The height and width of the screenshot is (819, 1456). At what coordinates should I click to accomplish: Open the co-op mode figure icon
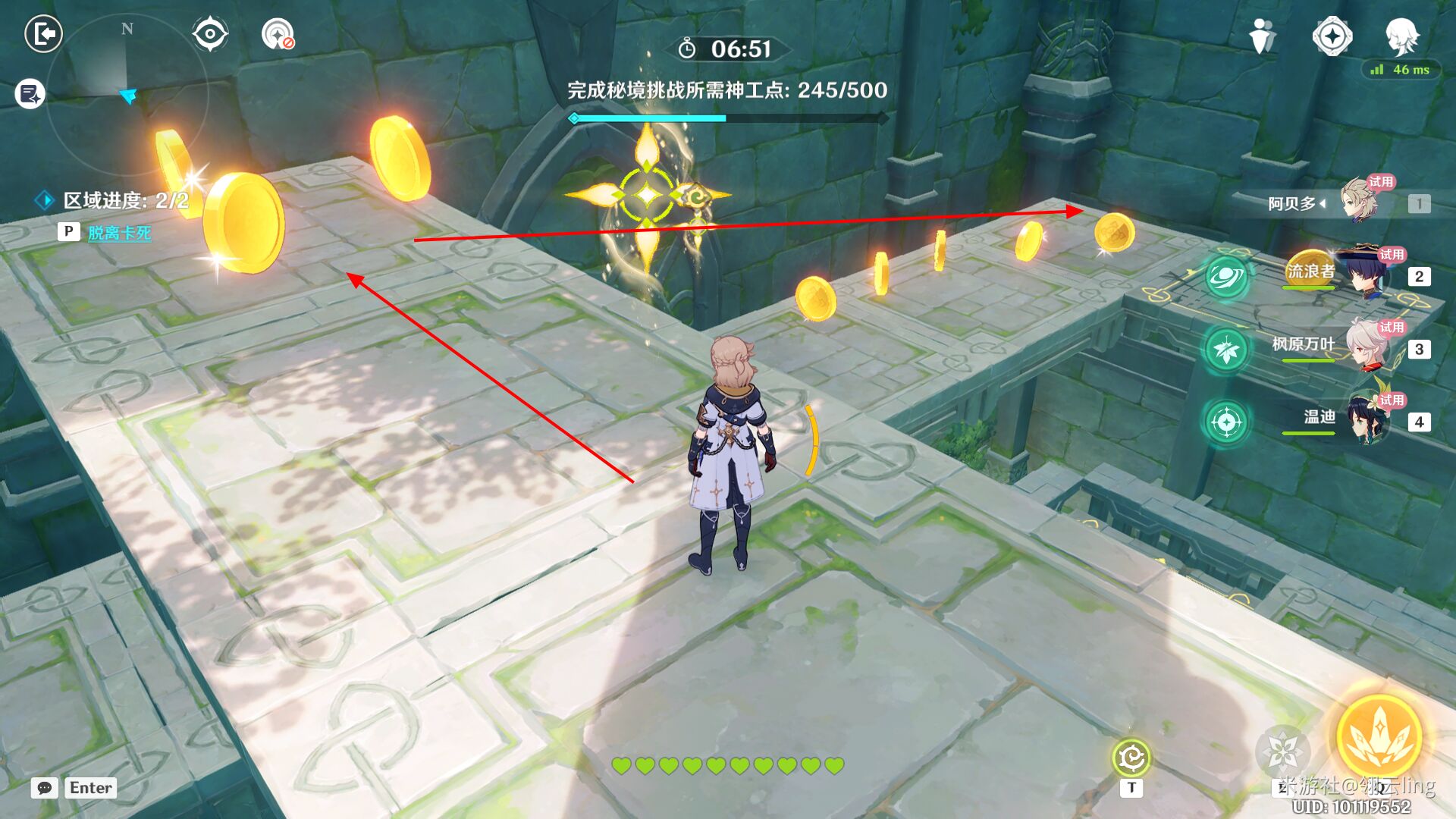tap(1262, 36)
